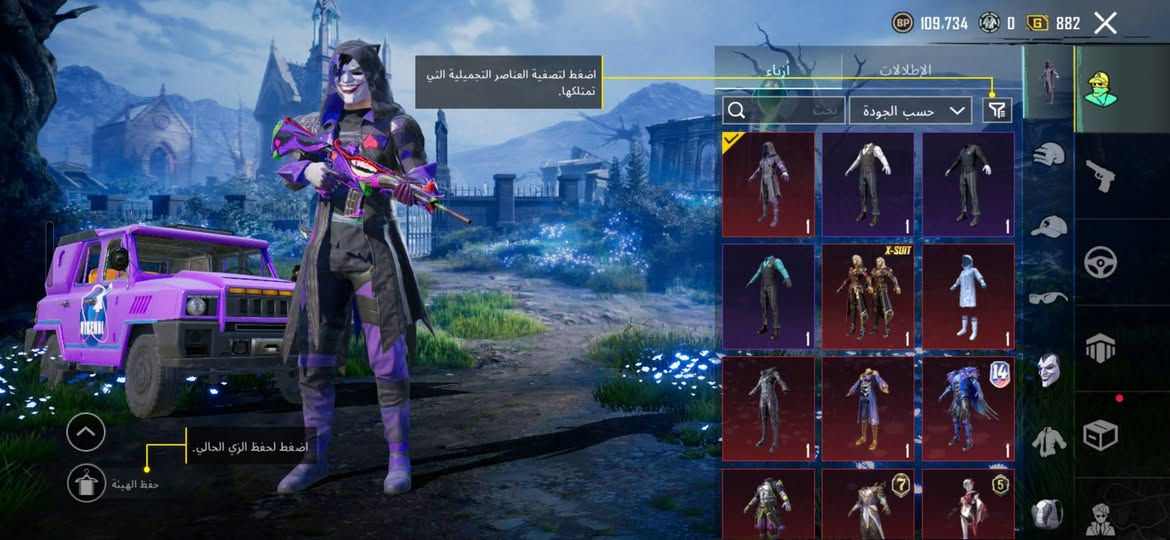The image size is (1170, 540).
Task: Click the outfit search field
Action: coord(783,110)
